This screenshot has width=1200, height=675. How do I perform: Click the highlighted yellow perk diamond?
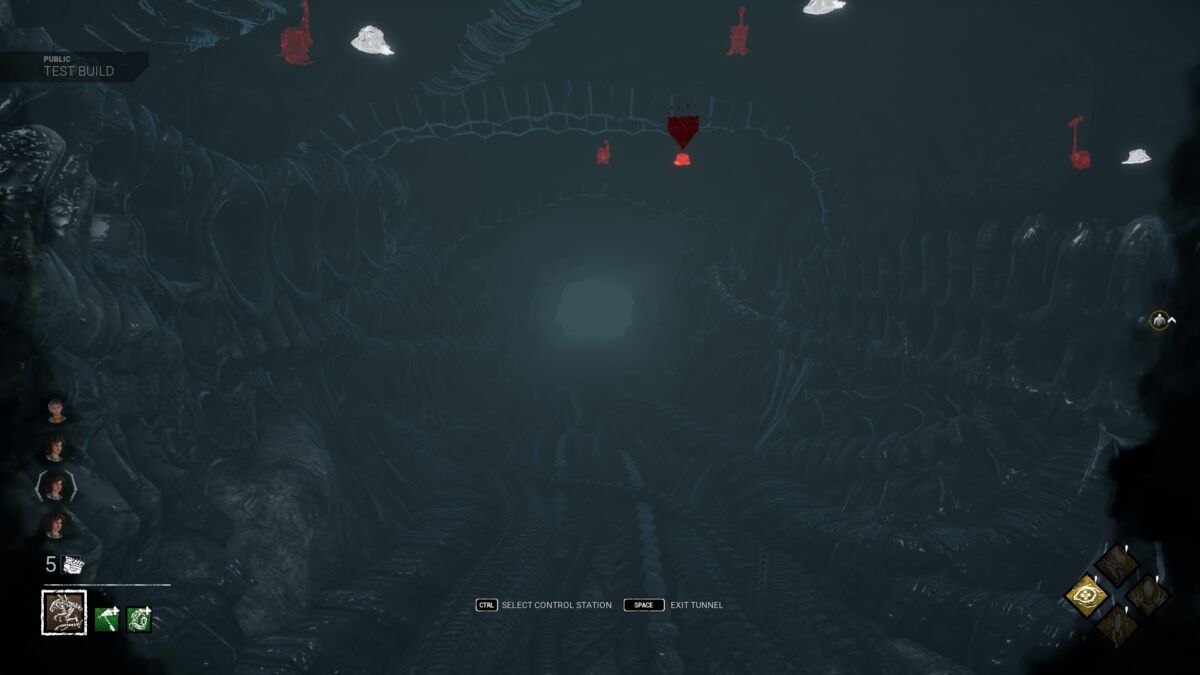tap(1086, 597)
